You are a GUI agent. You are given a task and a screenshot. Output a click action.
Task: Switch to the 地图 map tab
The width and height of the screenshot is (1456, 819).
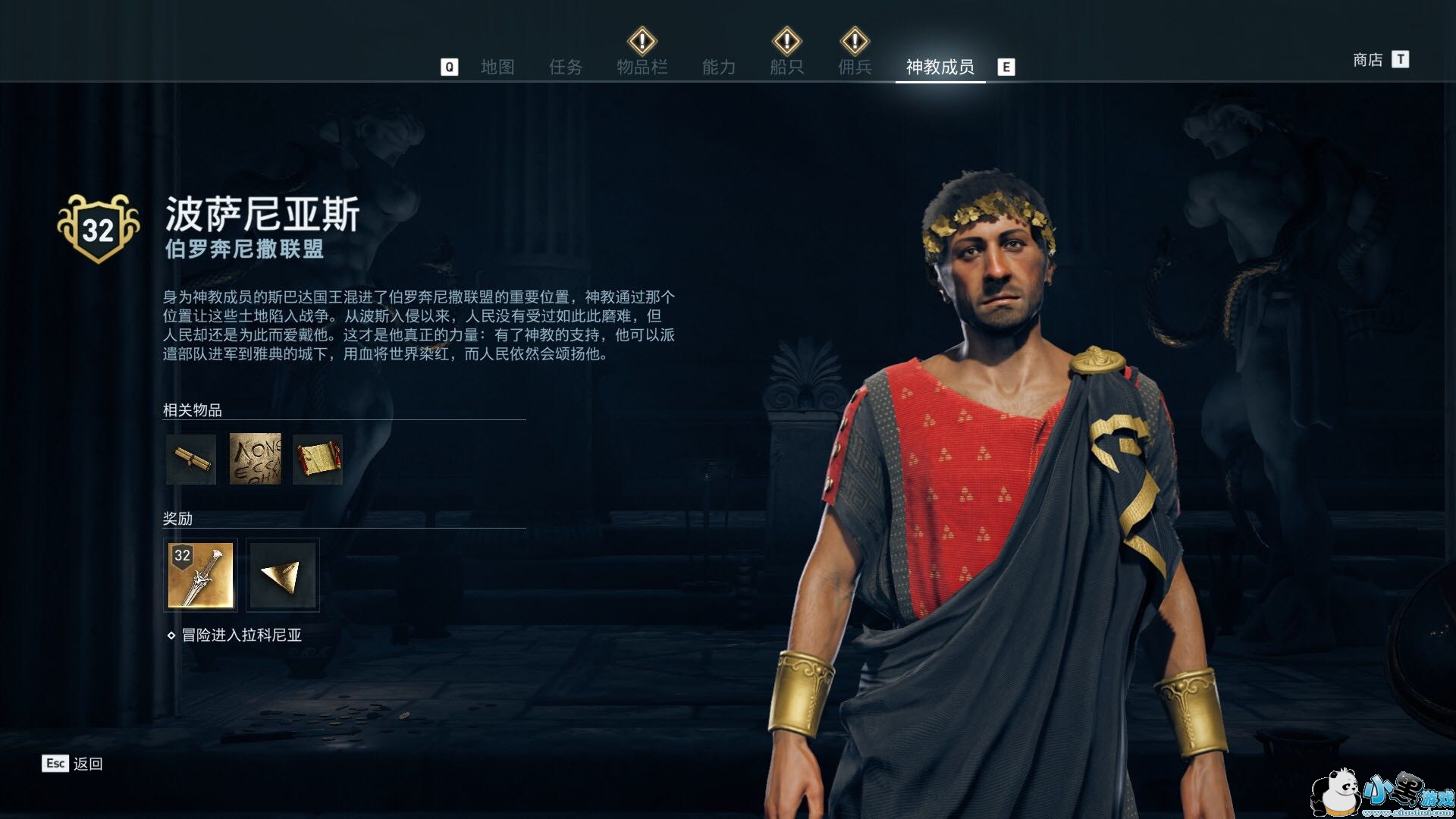(497, 67)
